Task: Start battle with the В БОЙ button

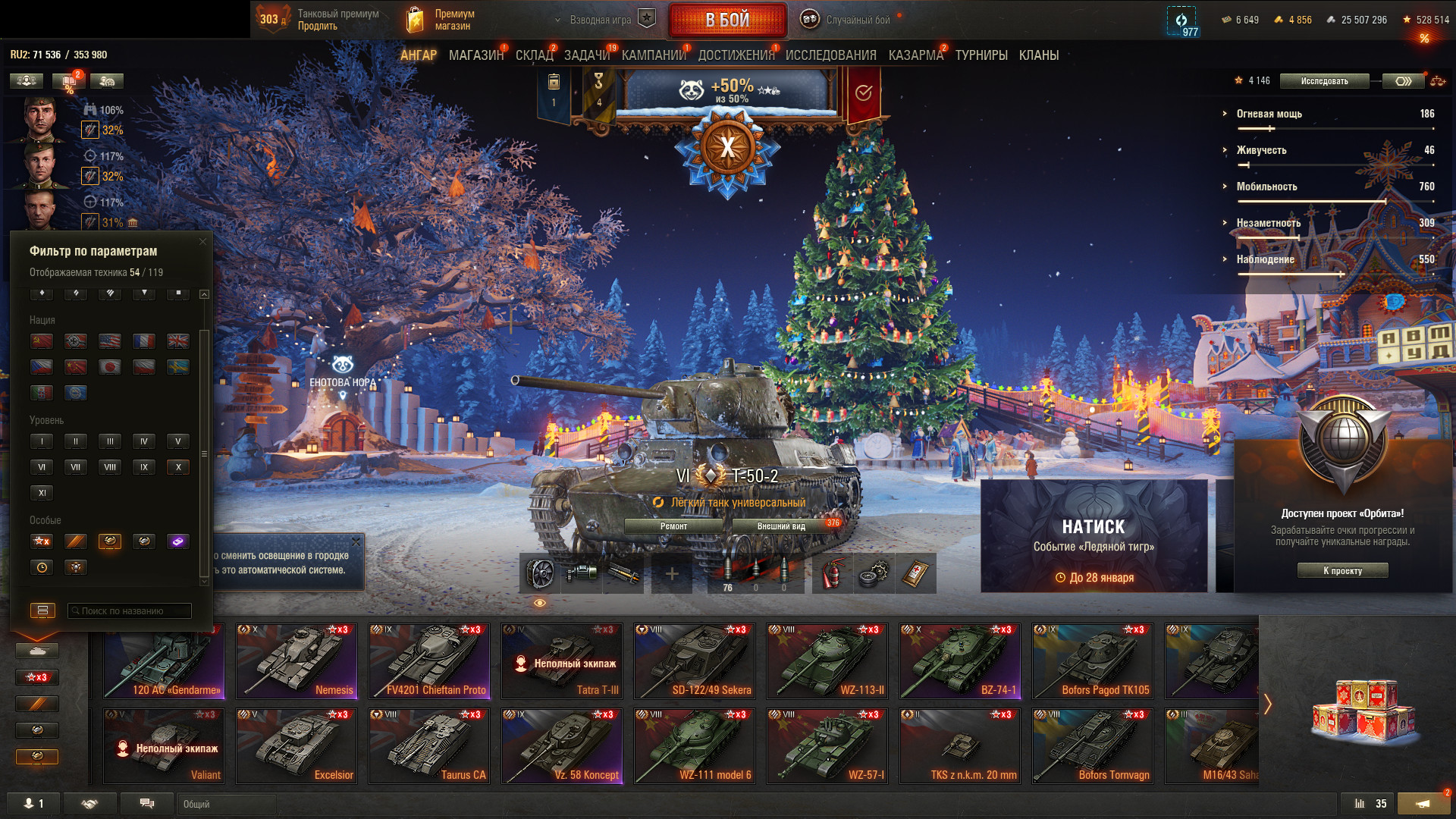Action: (x=727, y=20)
